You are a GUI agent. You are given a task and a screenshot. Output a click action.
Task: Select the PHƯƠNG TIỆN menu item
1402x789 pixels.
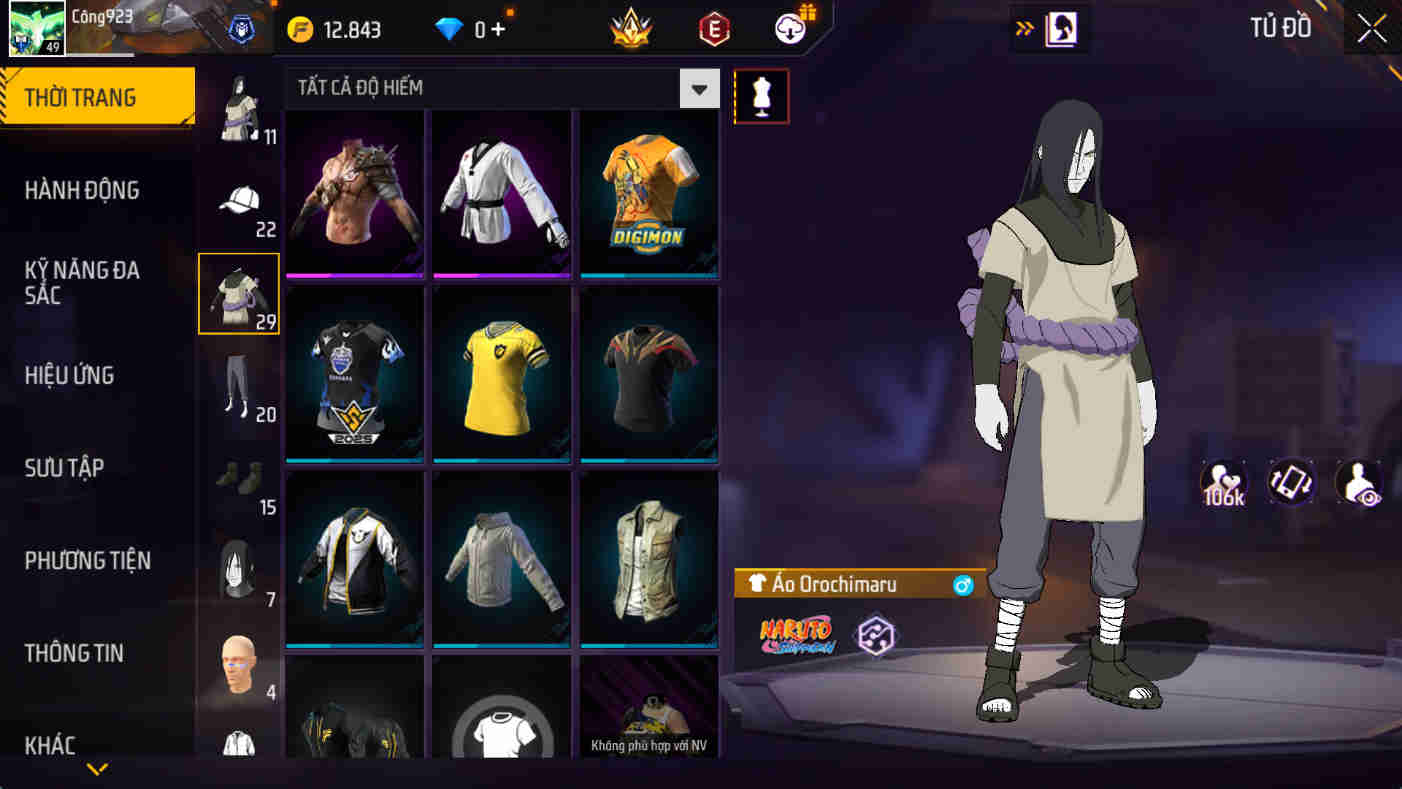click(x=87, y=561)
